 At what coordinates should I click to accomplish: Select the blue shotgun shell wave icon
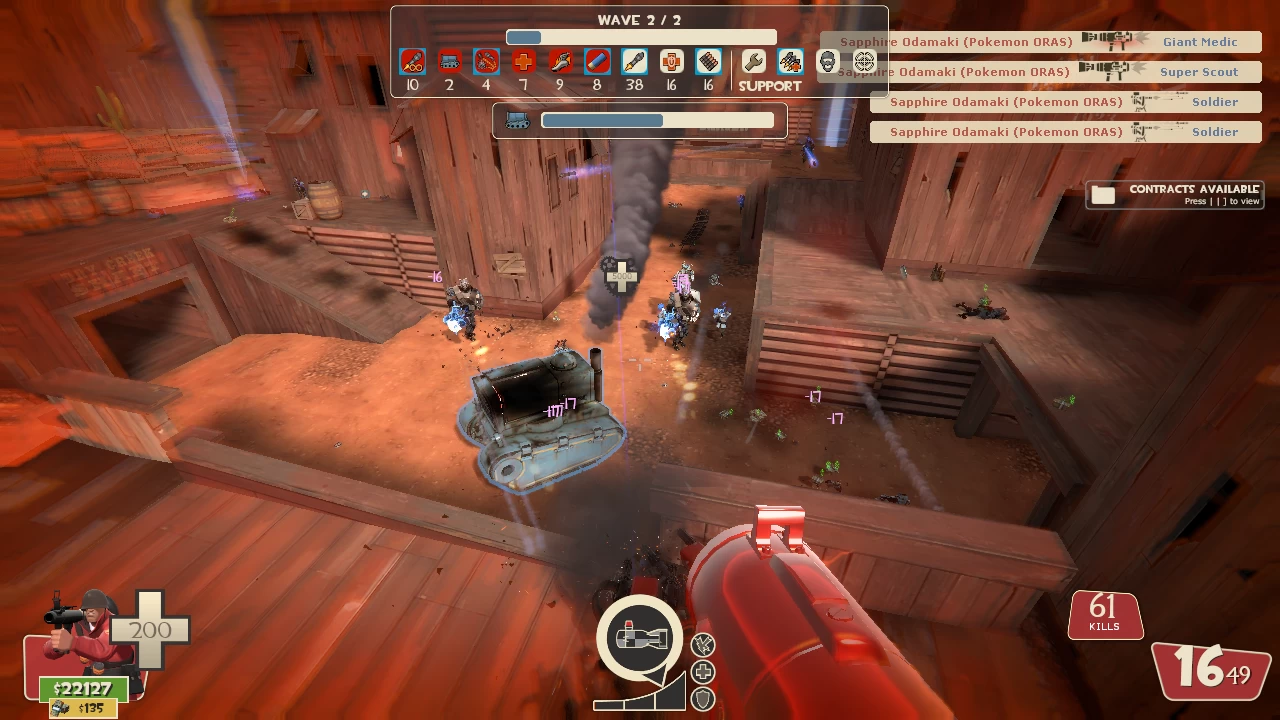597,62
